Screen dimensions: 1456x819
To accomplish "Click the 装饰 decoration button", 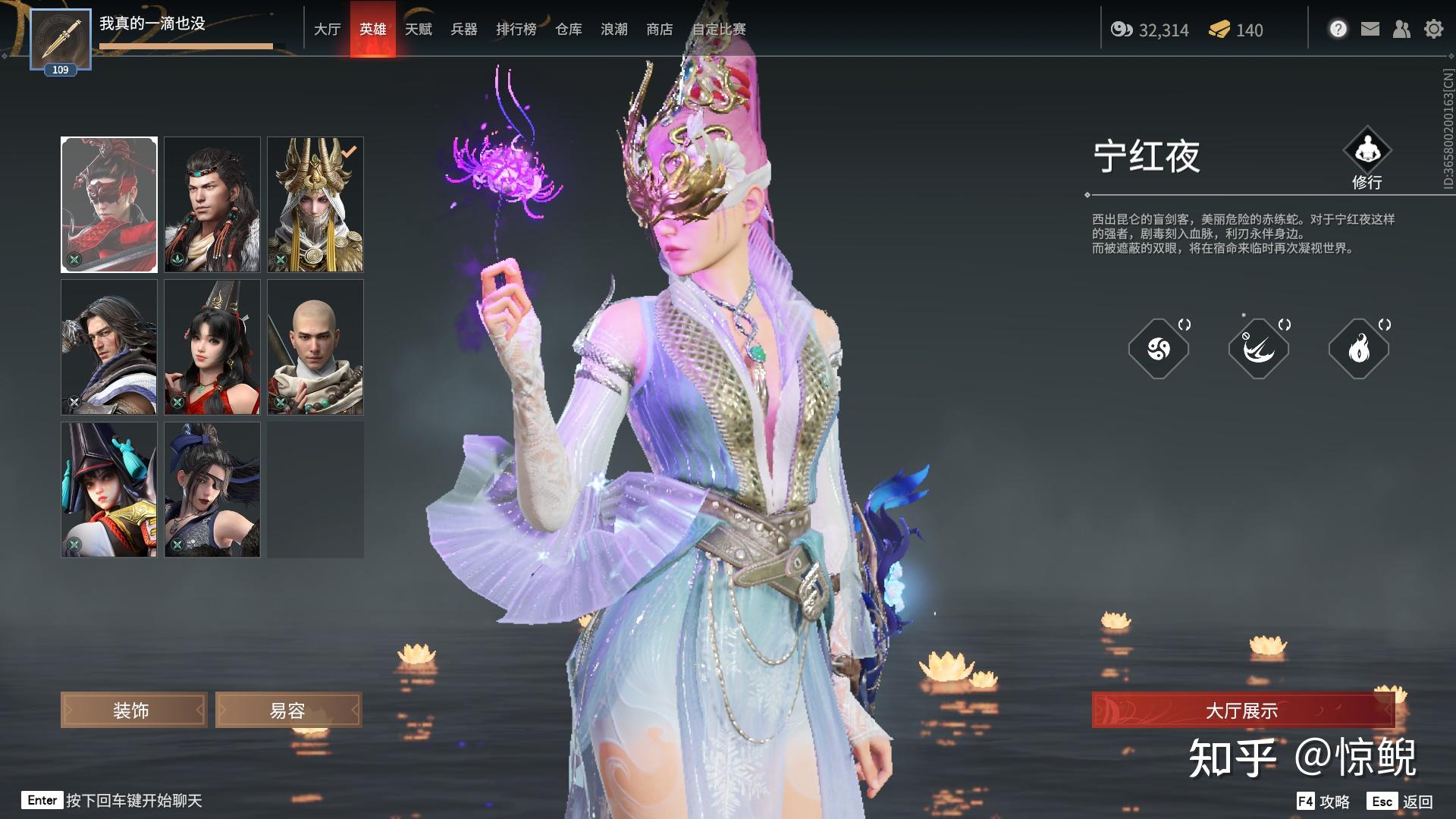I will coord(133,711).
